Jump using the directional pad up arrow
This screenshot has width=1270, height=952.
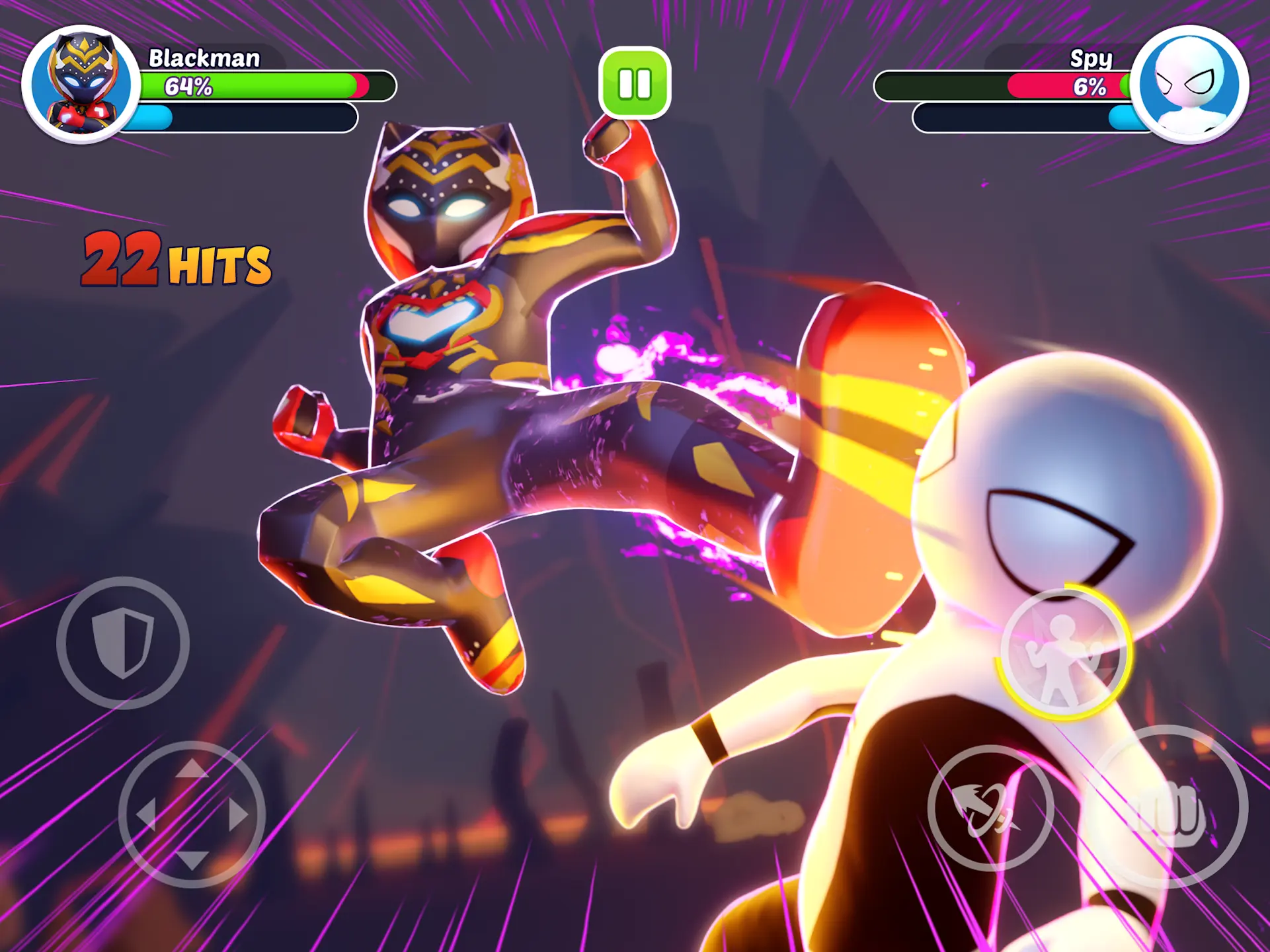pos(192,768)
